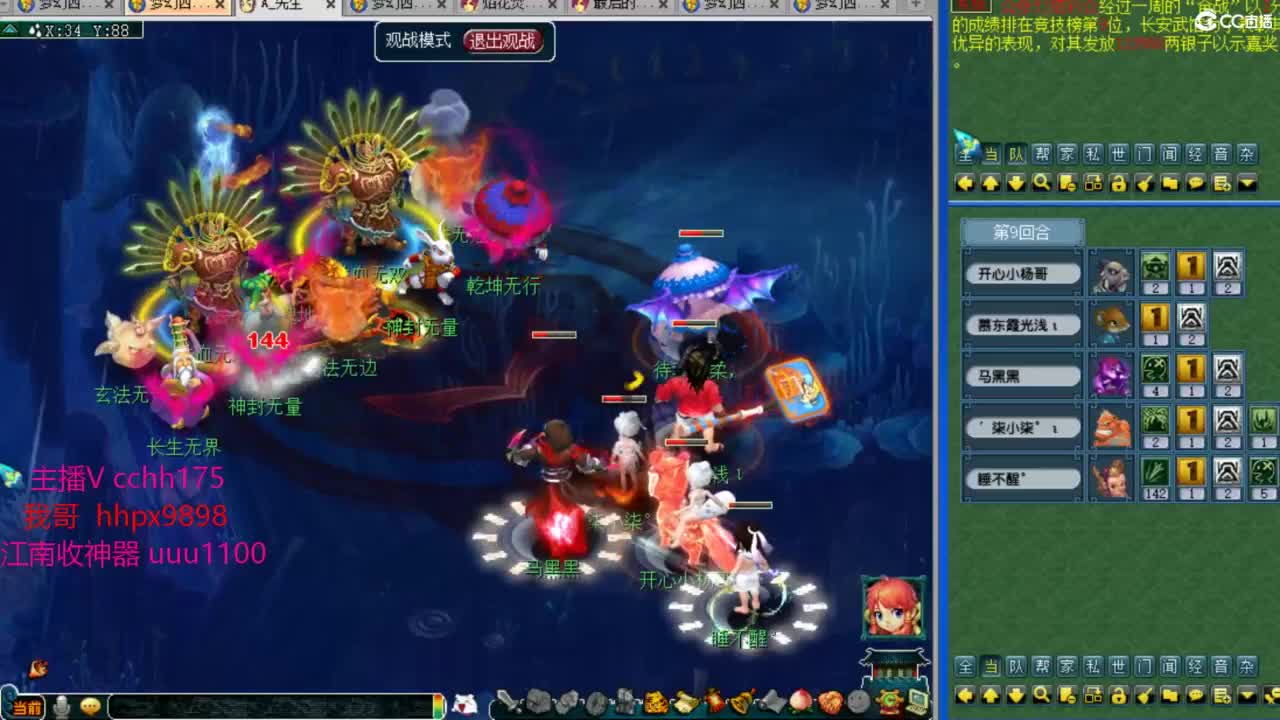Click the padlock icon in the chat toolbar
The width and height of the screenshot is (1280, 720).
1118,183
